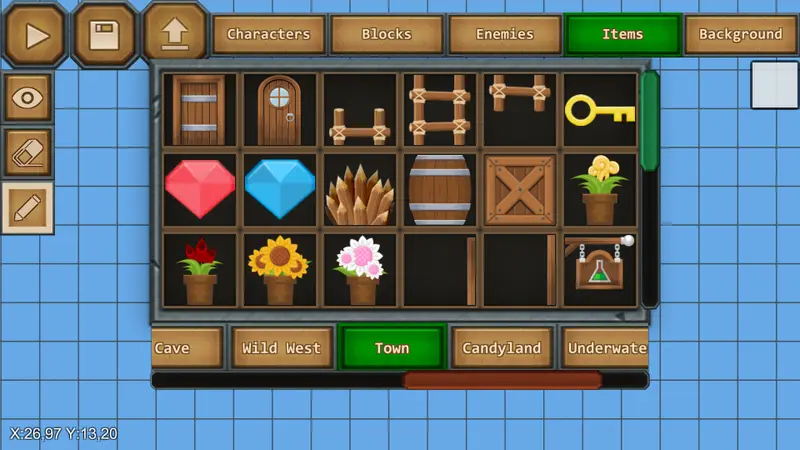
Task: Pick the wooden crate item
Action: (x=520, y=189)
